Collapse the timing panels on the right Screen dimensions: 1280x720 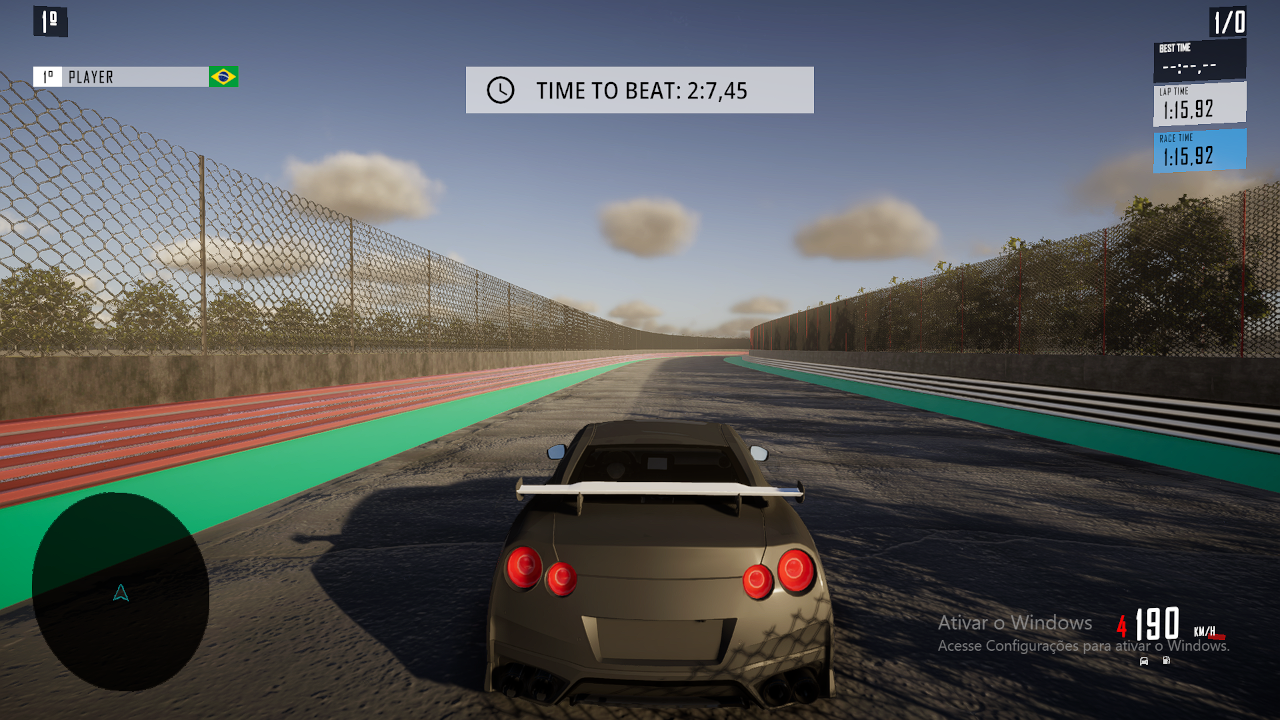pos(1199,103)
